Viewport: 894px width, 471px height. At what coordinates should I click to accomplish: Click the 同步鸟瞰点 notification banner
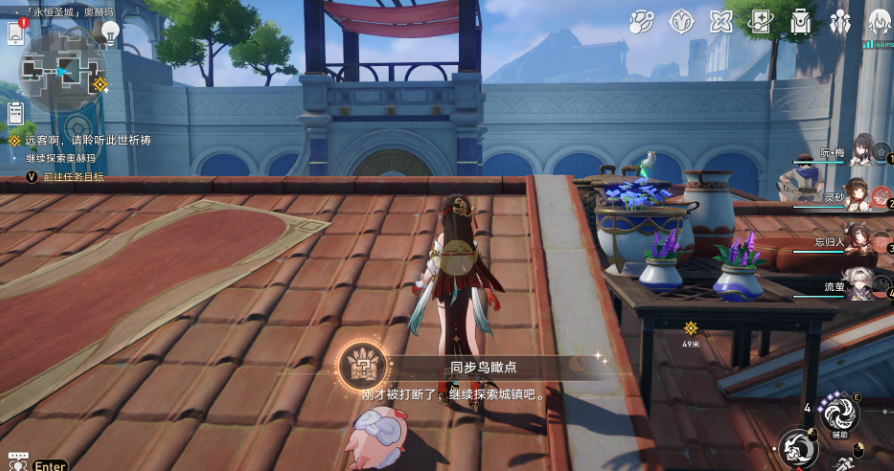470,367
